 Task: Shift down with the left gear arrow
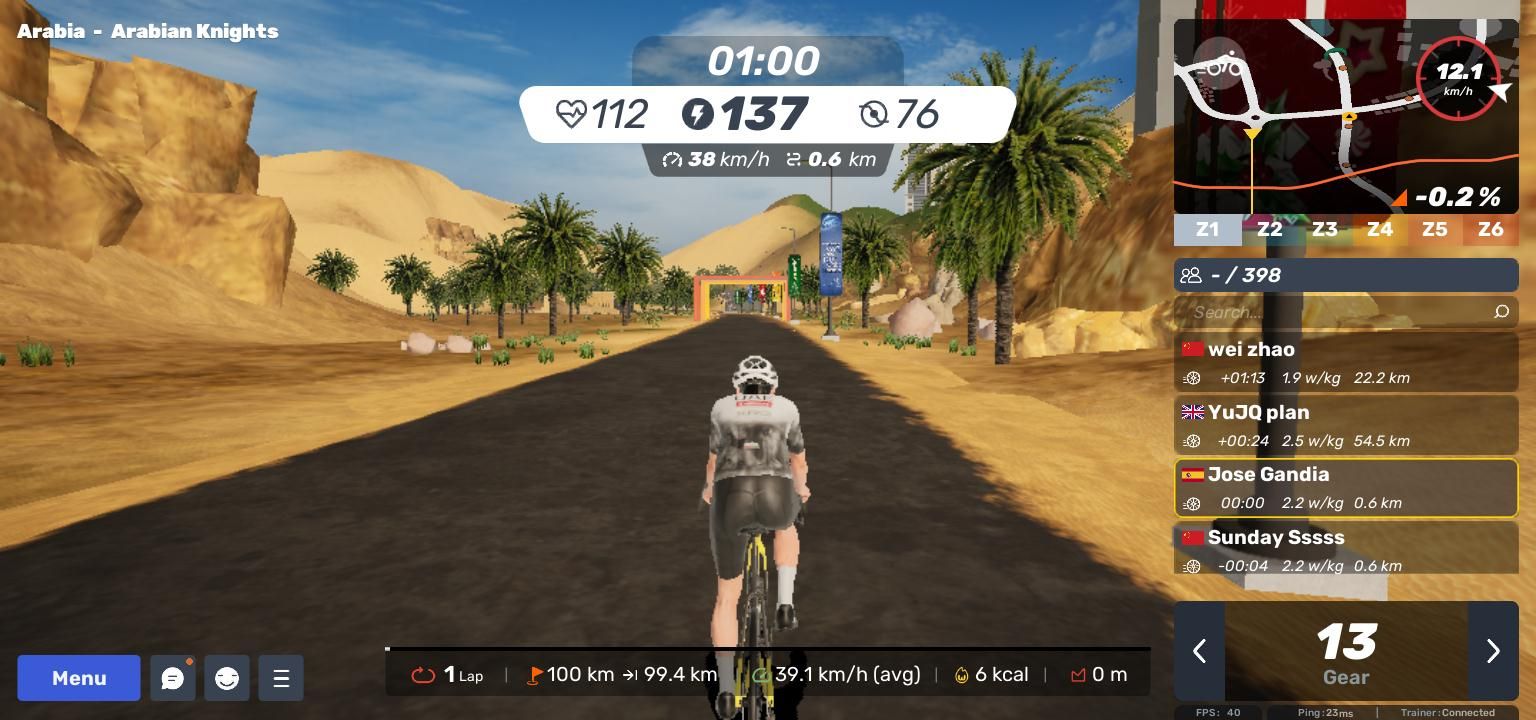pyautogui.click(x=1199, y=651)
